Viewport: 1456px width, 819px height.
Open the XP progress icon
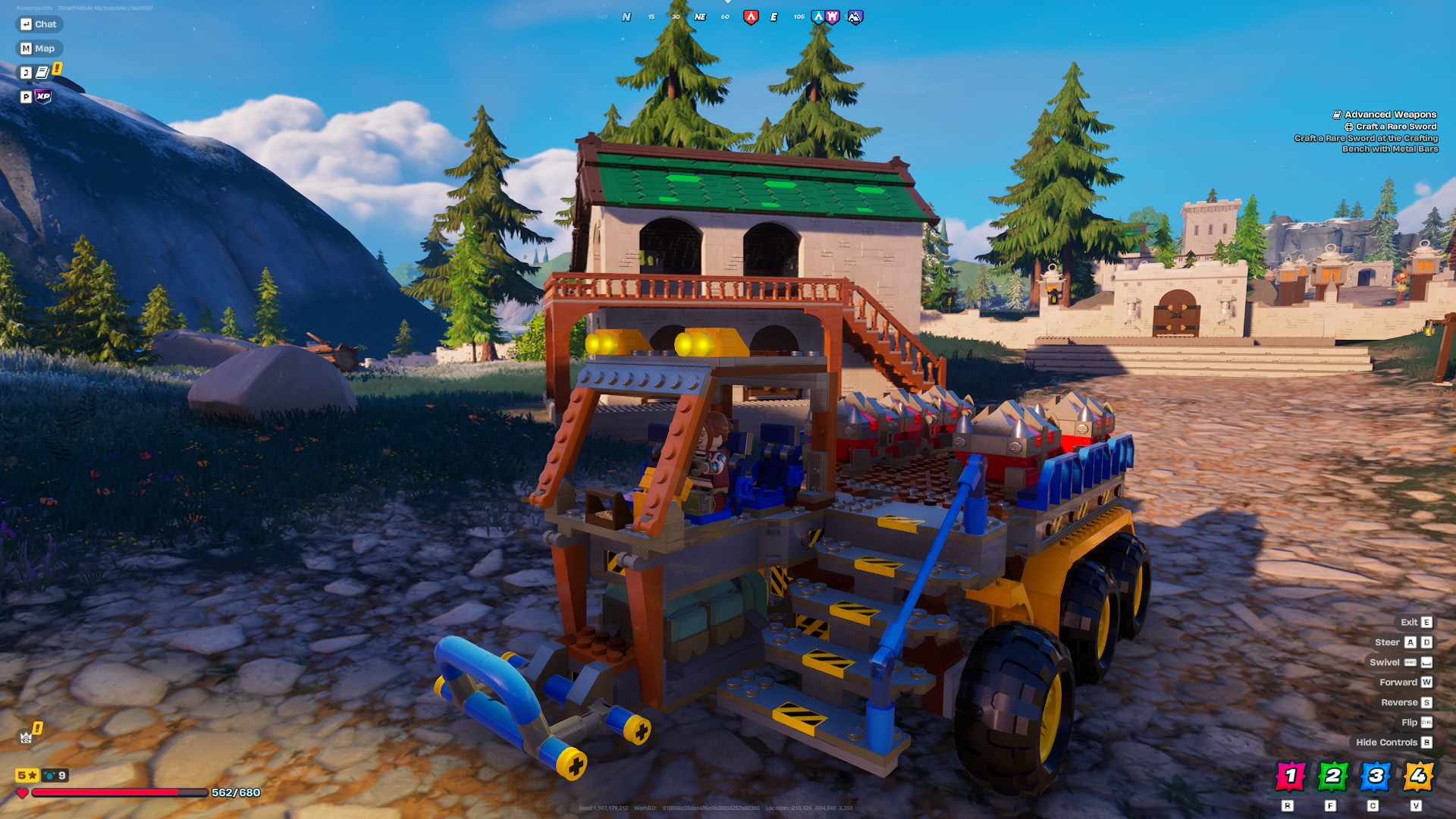click(43, 97)
